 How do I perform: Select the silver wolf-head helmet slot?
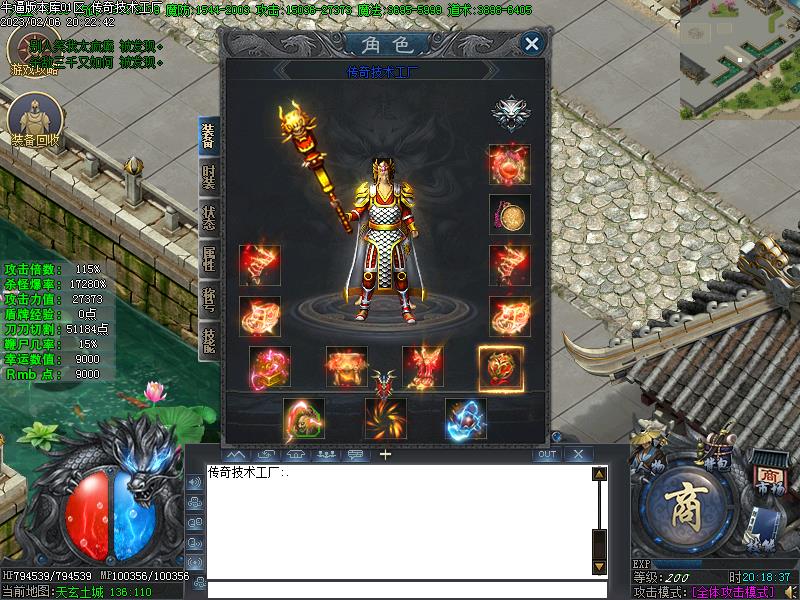(510, 113)
